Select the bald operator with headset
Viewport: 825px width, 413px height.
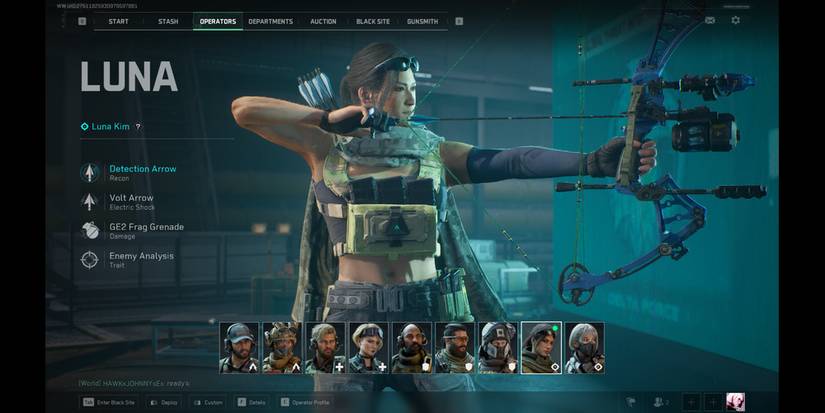pos(411,347)
